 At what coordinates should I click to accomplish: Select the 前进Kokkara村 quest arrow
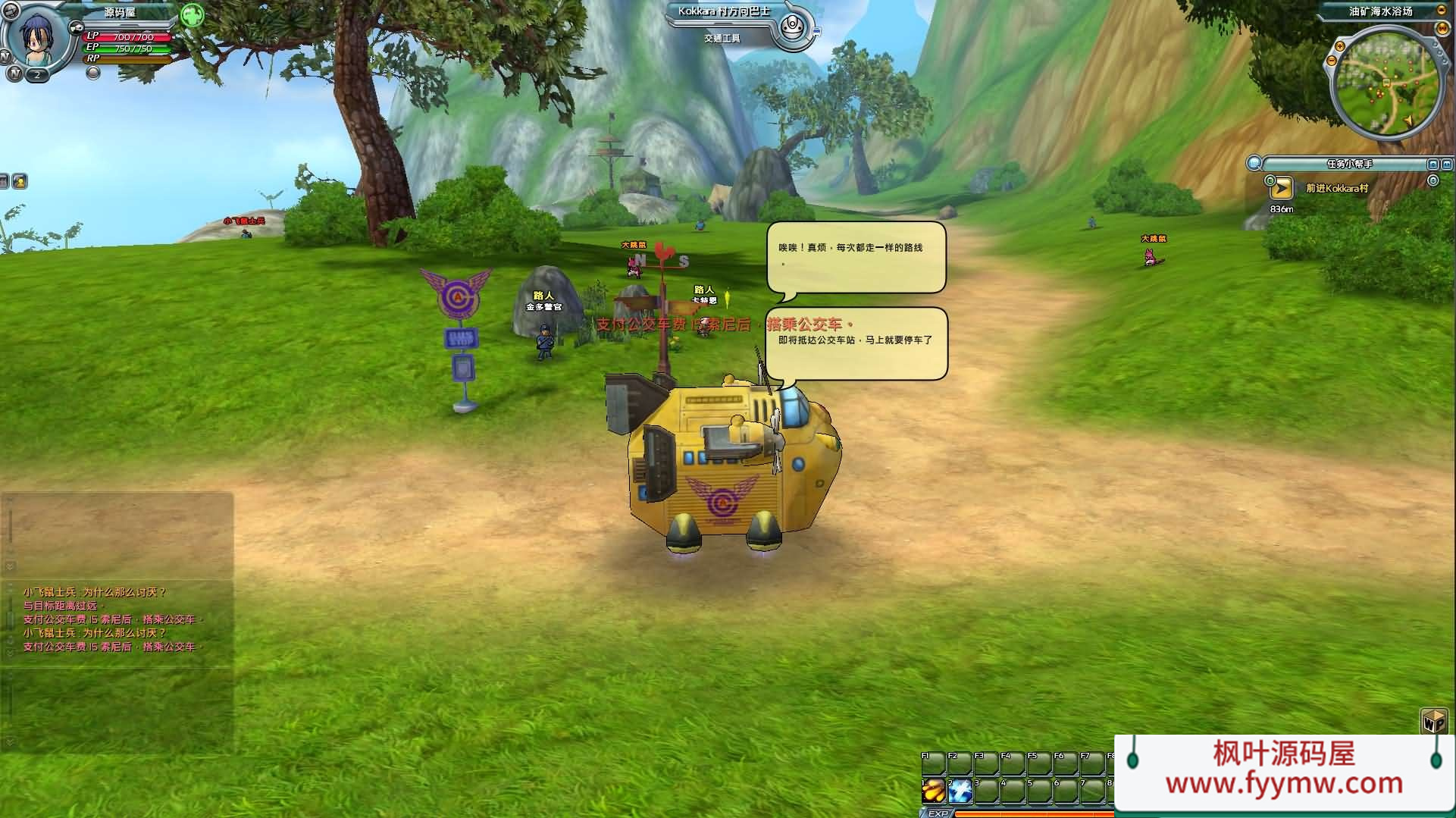[x=1282, y=188]
